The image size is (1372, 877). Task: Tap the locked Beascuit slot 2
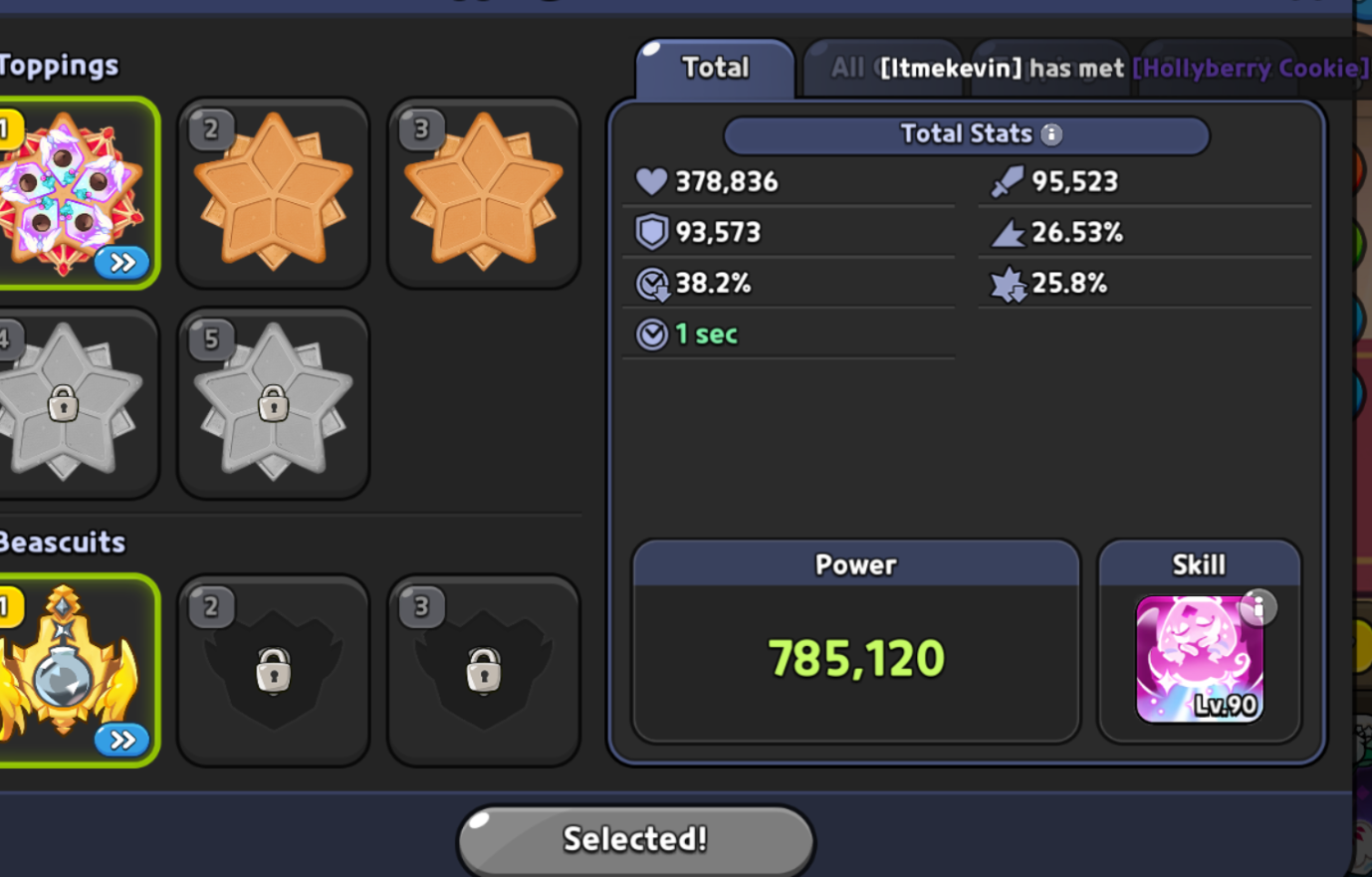tap(274, 670)
